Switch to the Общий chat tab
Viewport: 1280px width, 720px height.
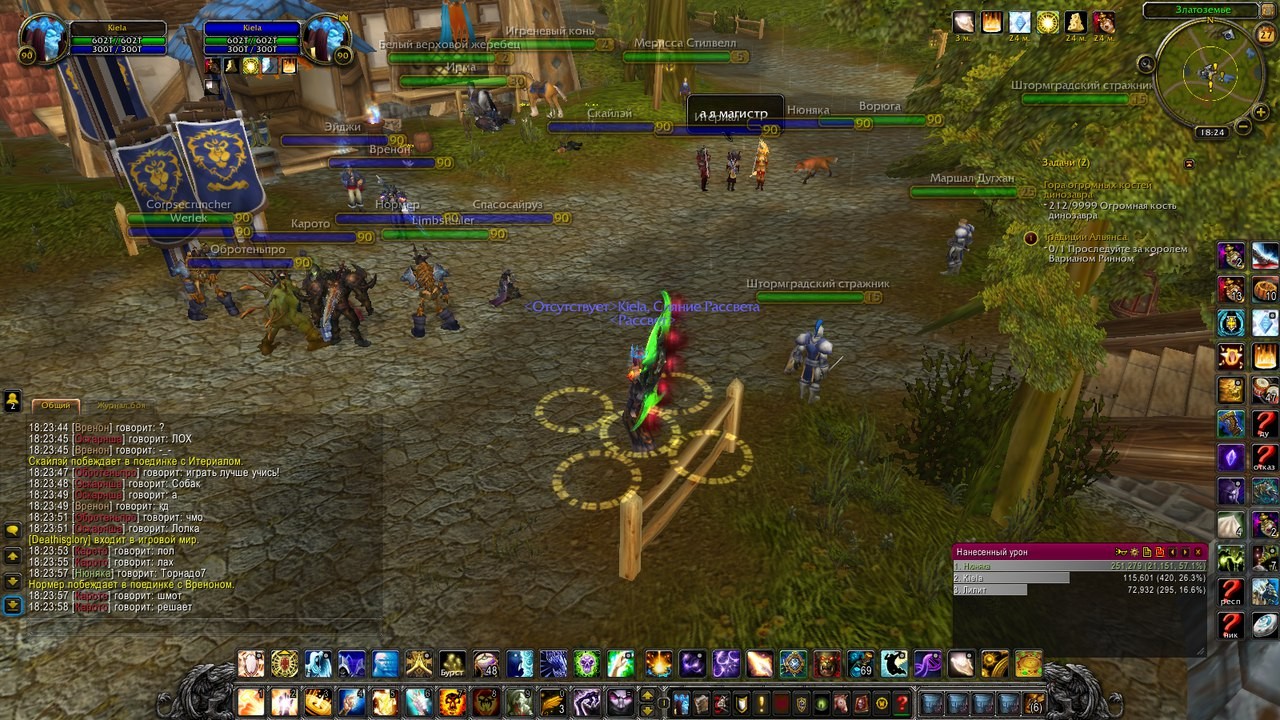[56, 405]
